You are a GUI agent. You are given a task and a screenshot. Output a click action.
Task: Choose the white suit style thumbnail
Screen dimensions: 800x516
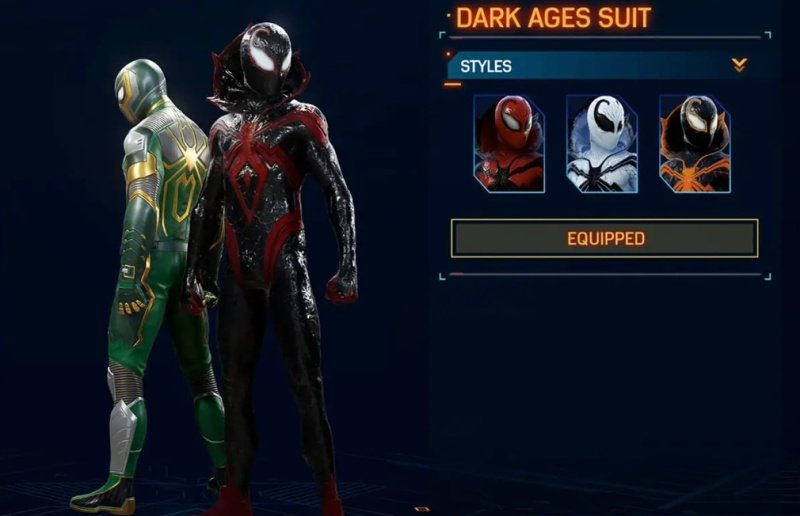[602, 143]
